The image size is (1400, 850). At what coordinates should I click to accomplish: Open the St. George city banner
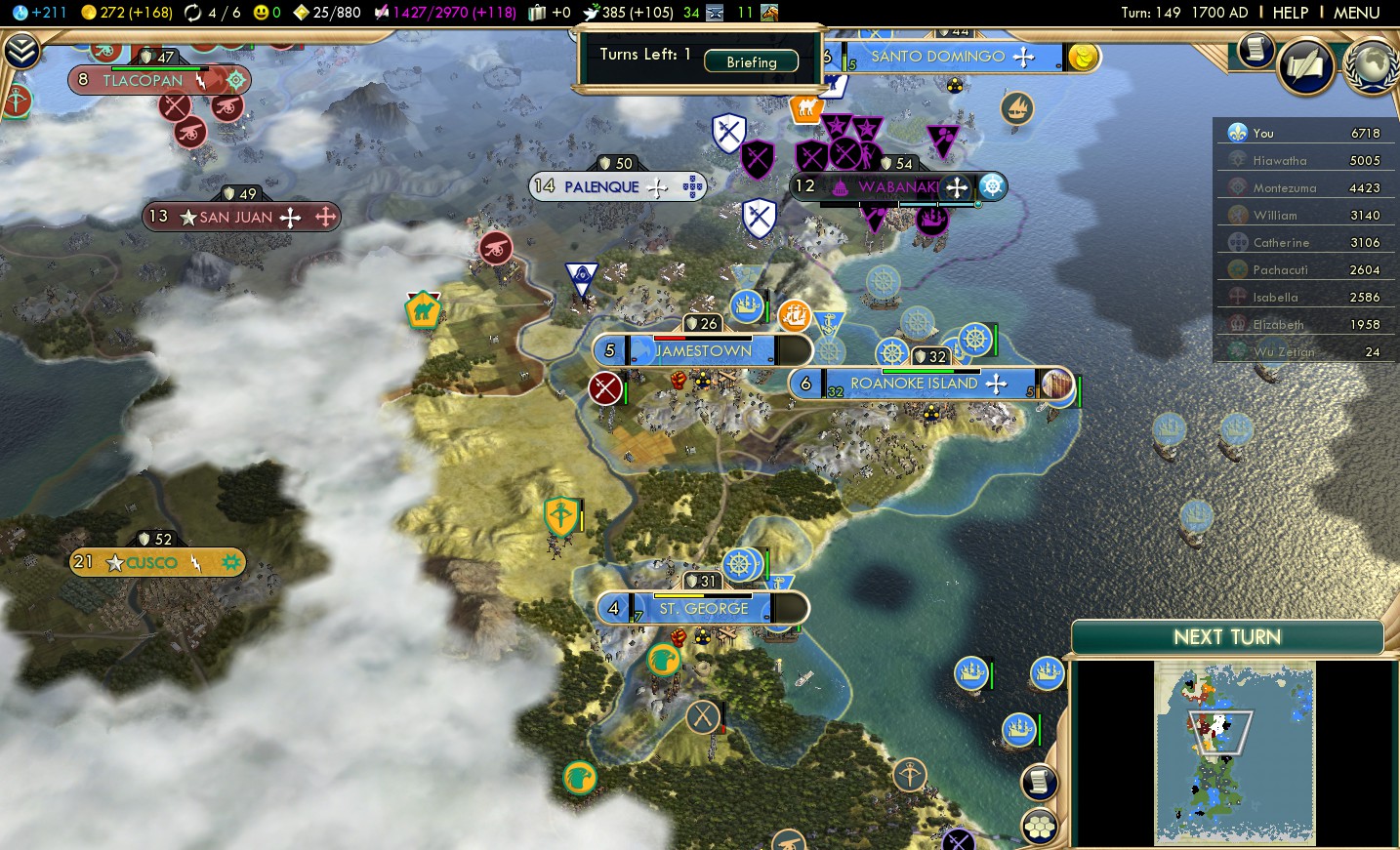703,608
